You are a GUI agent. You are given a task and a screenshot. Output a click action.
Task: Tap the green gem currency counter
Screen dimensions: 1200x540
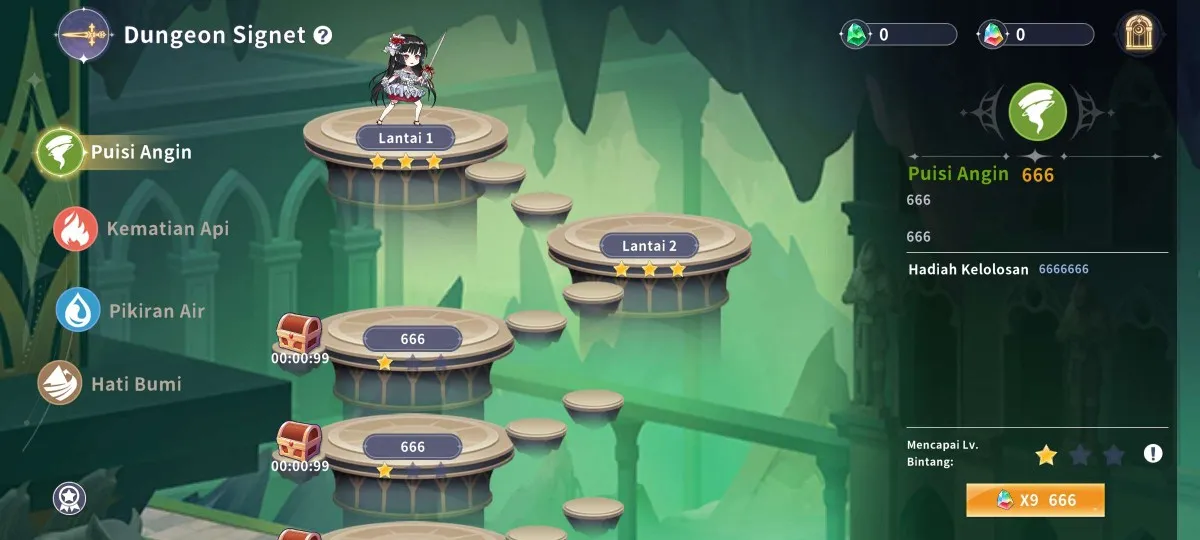pos(898,35)
